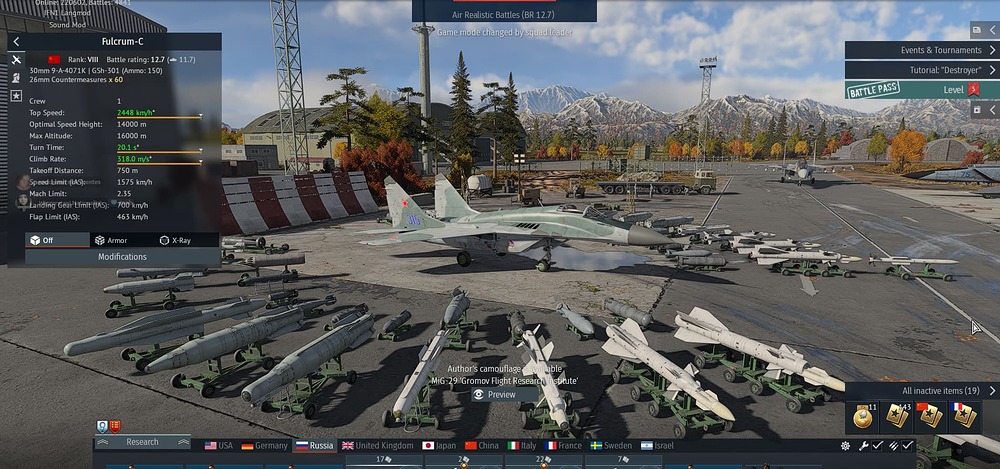Switch to the Germany nation tab
Viewport: 1000px width, 469px height.
click(265, 445)
